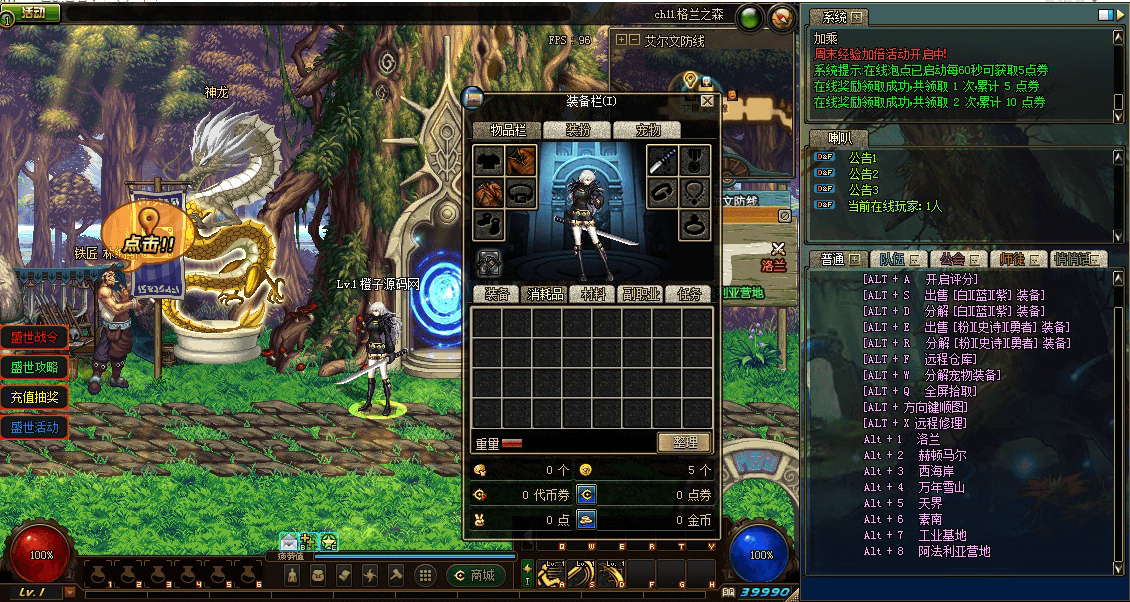Open the 充值抽奖 lottery menu

[x=34, y=397]
